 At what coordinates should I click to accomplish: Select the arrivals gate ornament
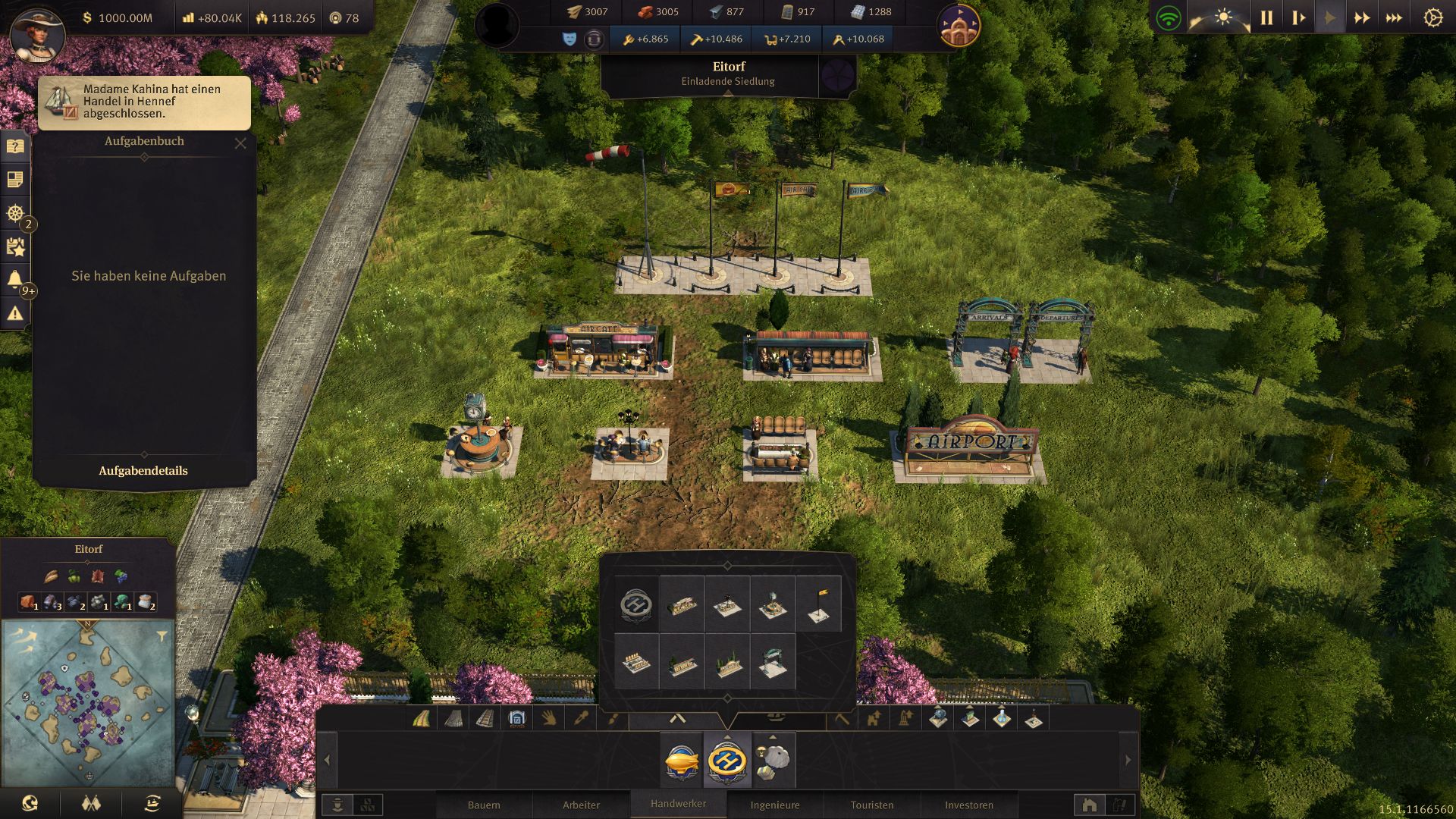773,661
